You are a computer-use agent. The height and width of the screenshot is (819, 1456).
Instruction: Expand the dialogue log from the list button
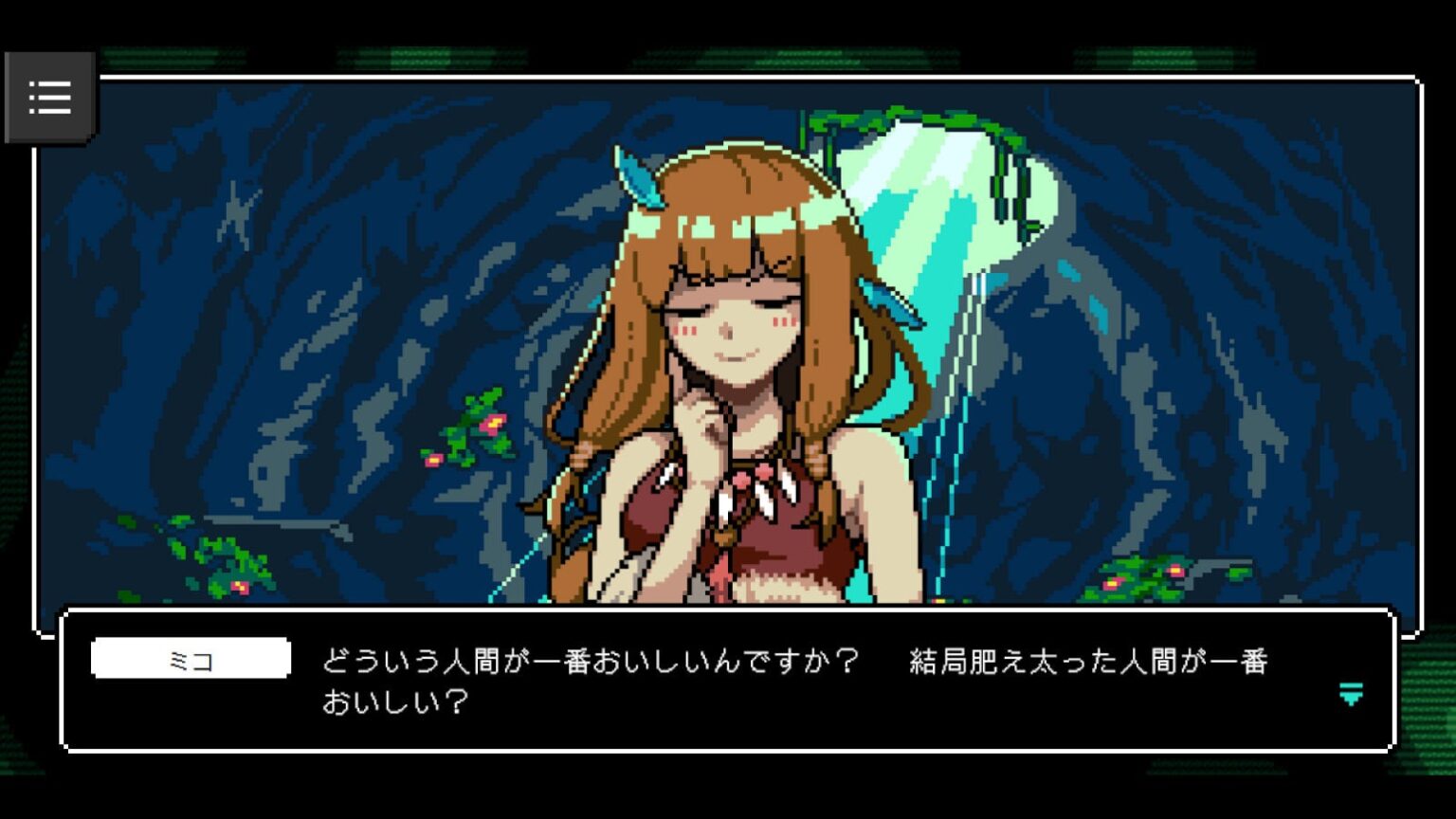(x=50, y=96)
